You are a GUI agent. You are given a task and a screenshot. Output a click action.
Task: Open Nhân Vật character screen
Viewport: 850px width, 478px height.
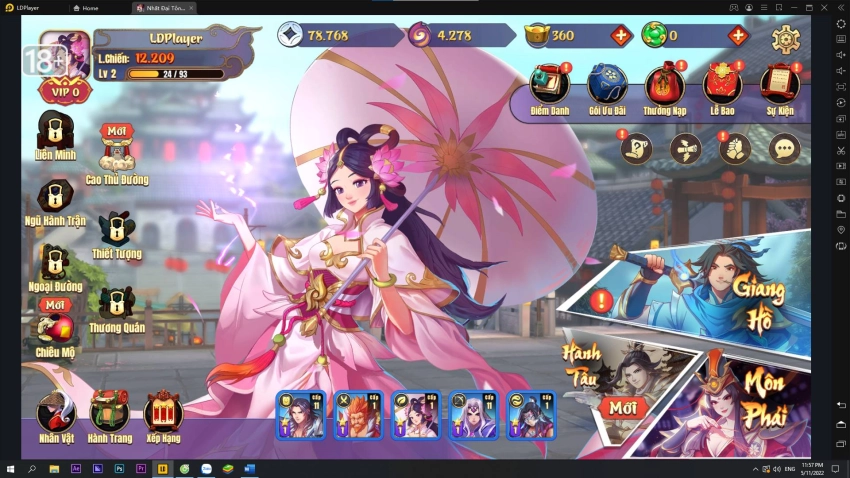57,414
